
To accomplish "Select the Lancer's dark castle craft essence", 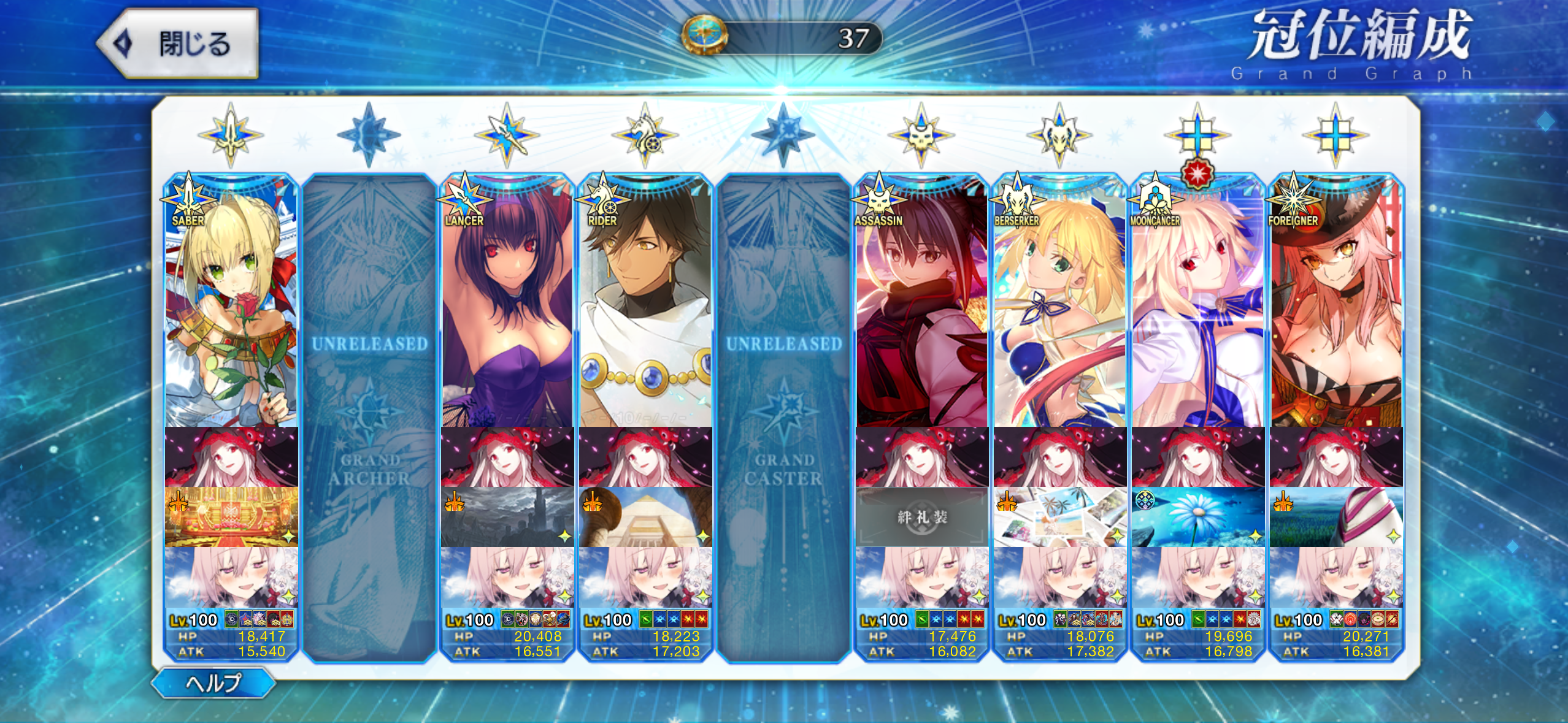I will (x=507, y=517).
